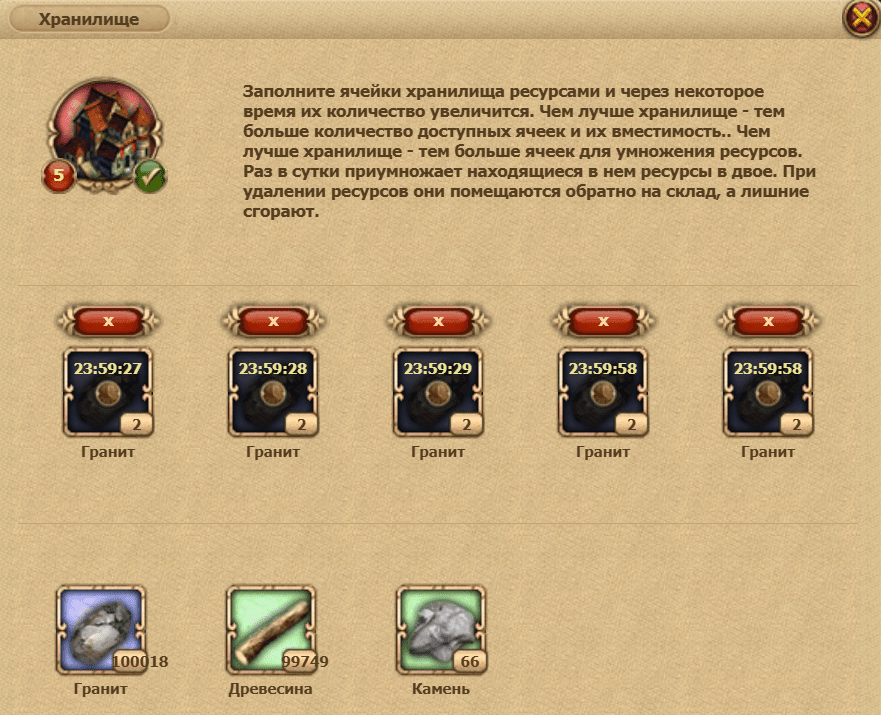This screenshot has width=881, height=715.
Task: Remove granite from slot timed 23:59:27
Action: pyautogui.click(x=108, y=321)
